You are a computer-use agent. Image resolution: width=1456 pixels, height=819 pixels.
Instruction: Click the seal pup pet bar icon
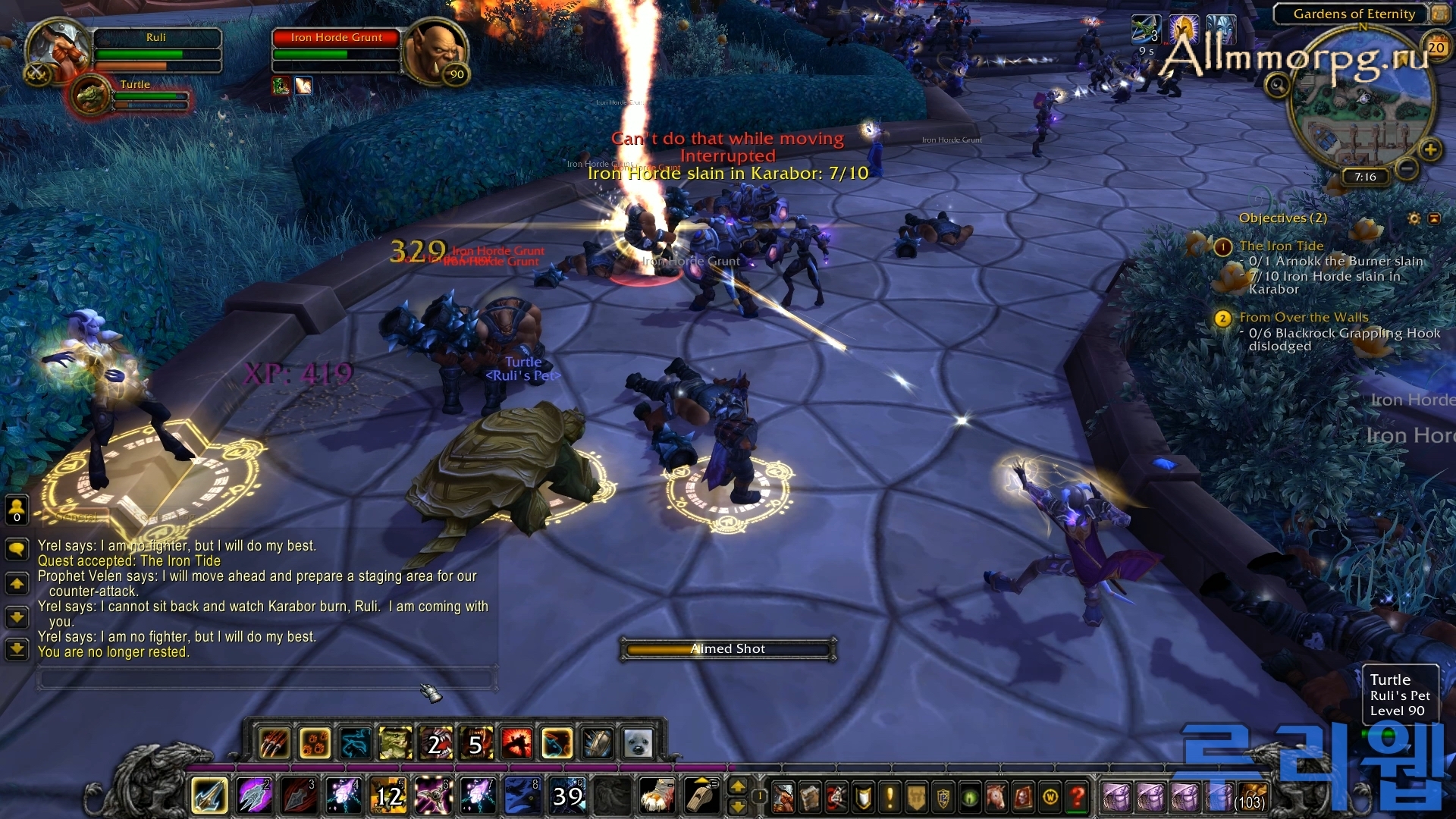638,744
